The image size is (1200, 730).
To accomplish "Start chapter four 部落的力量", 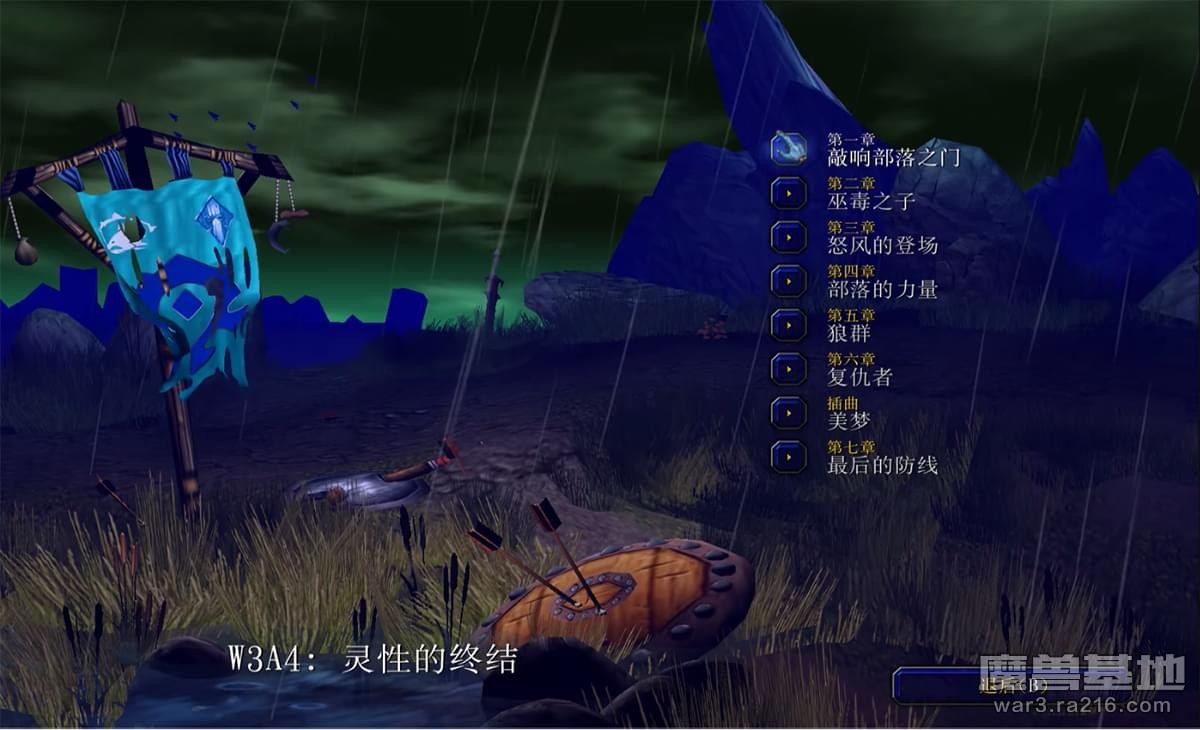I will 789,281.
